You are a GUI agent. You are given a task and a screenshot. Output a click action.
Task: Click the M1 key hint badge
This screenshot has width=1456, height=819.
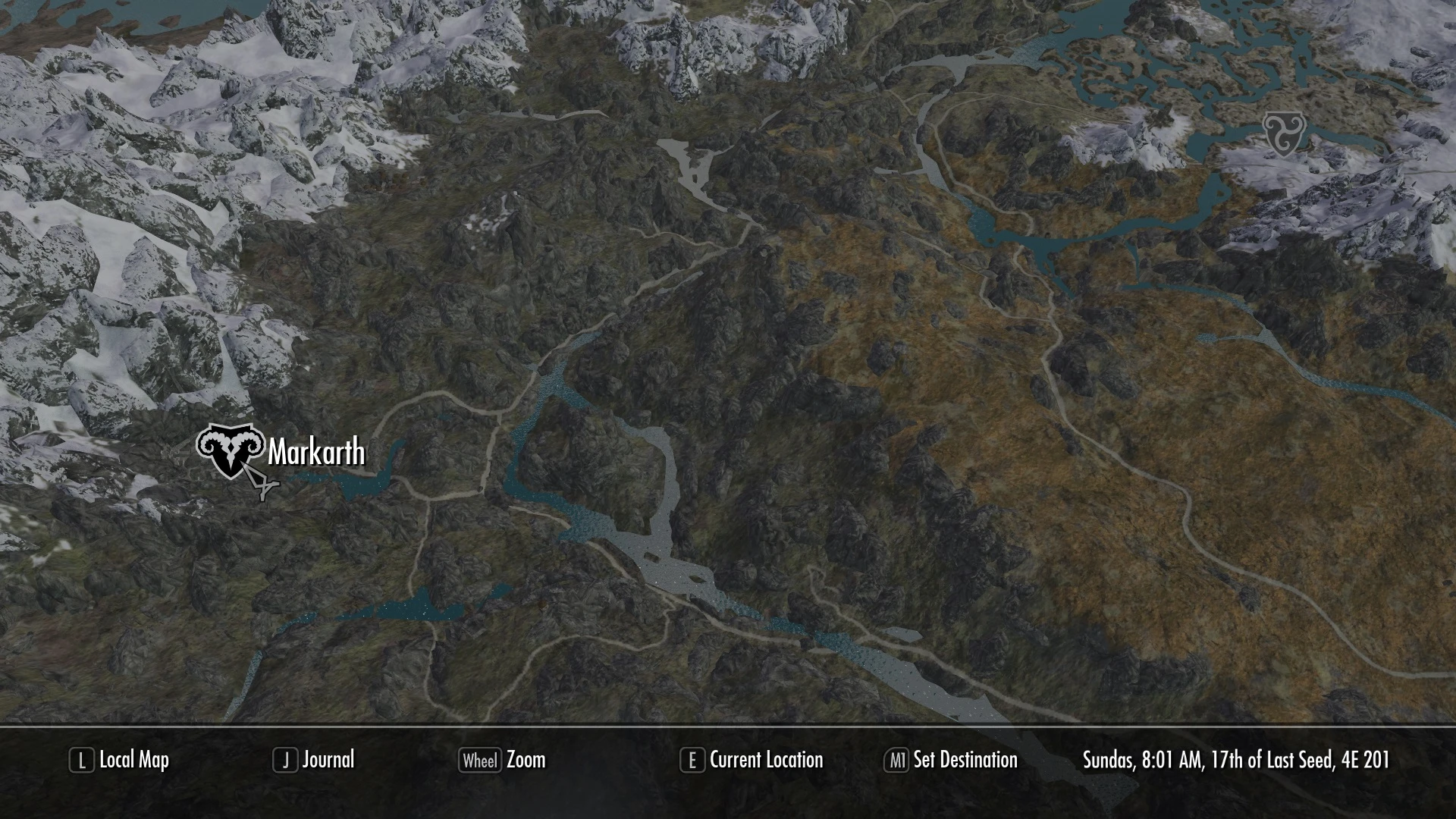(x=898, y=761)
